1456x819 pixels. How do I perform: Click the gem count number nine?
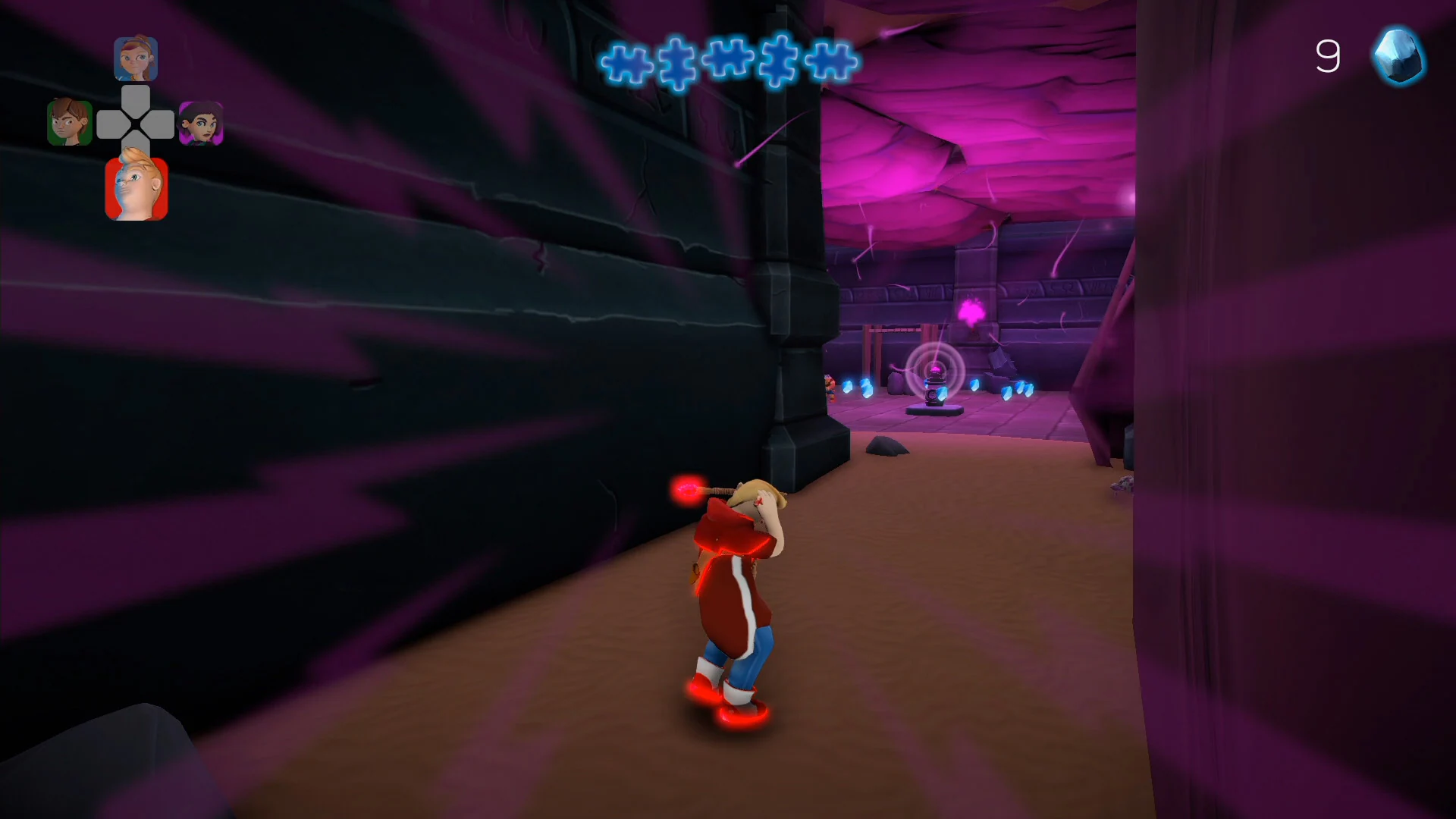click(x=1328, y=56)
